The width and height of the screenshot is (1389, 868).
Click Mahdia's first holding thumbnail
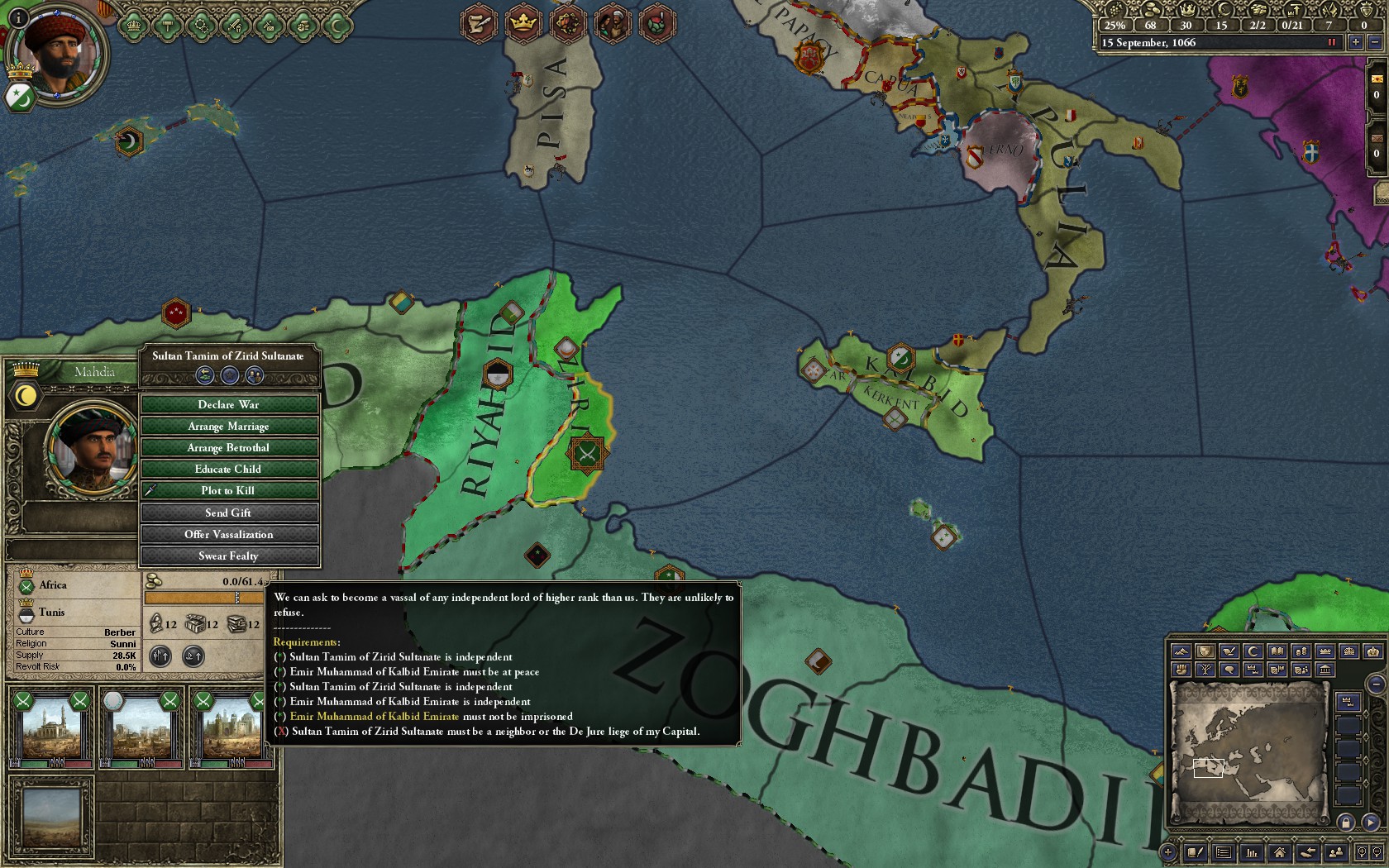click(52, 732)
